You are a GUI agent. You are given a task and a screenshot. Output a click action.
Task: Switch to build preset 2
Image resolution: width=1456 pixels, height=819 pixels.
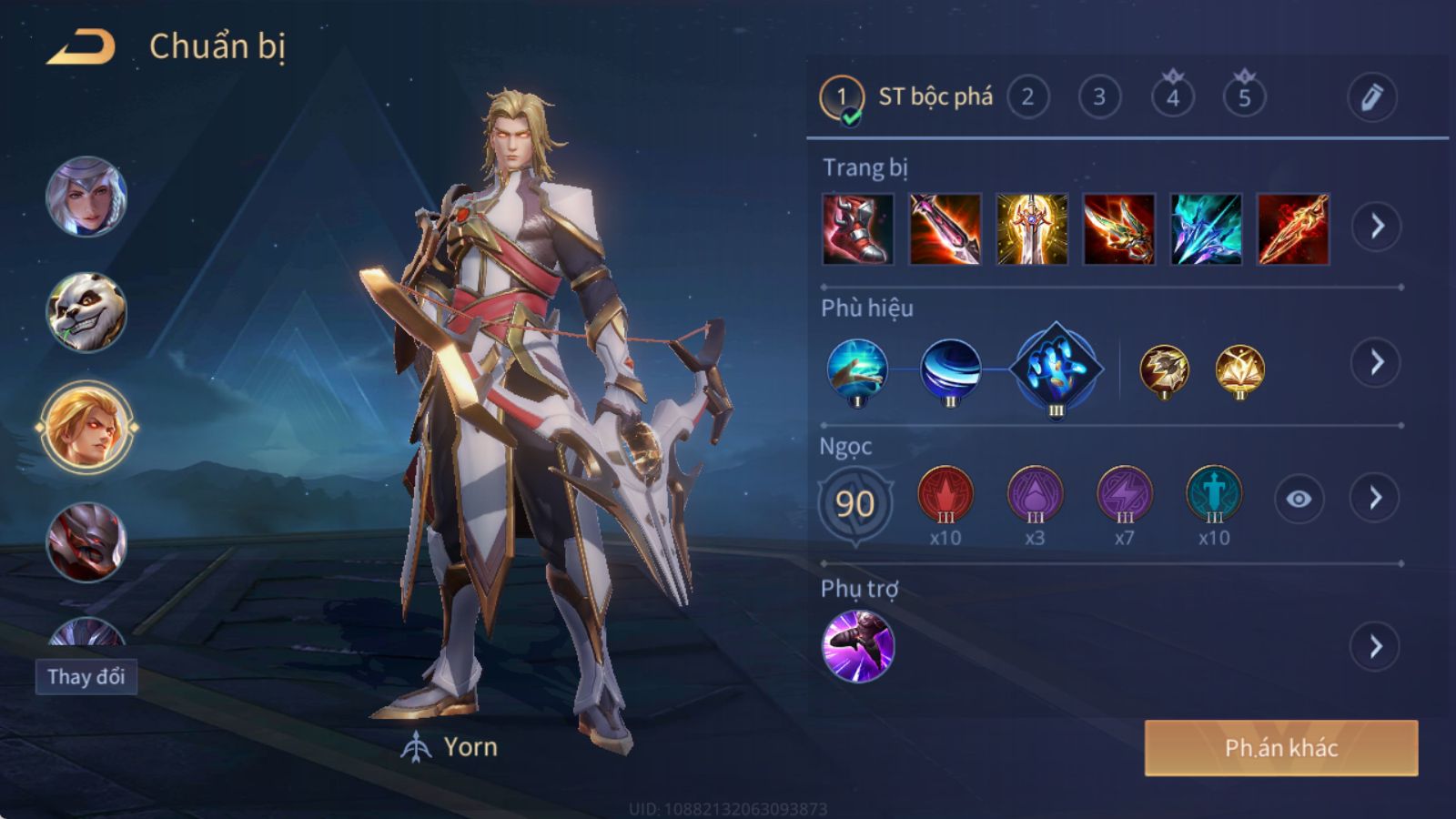coord(1027,97)
